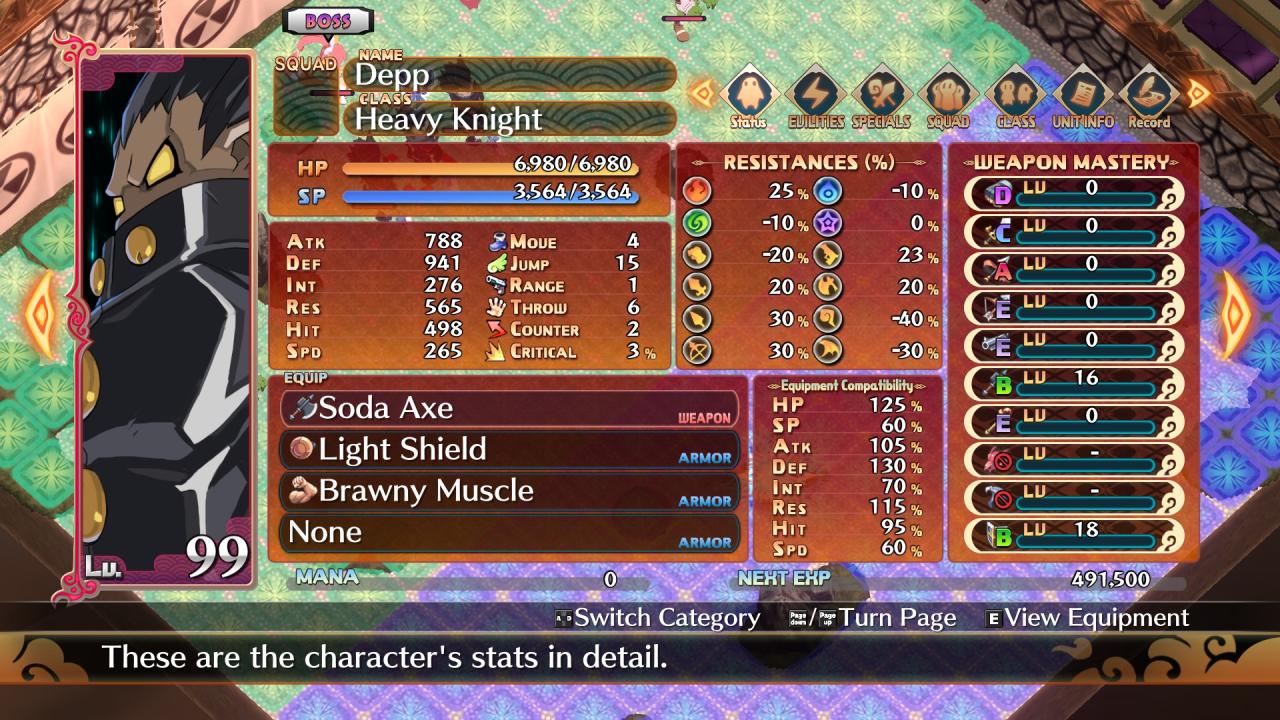
Task: Switch to the Status tab
Action: tap(748, 96)
